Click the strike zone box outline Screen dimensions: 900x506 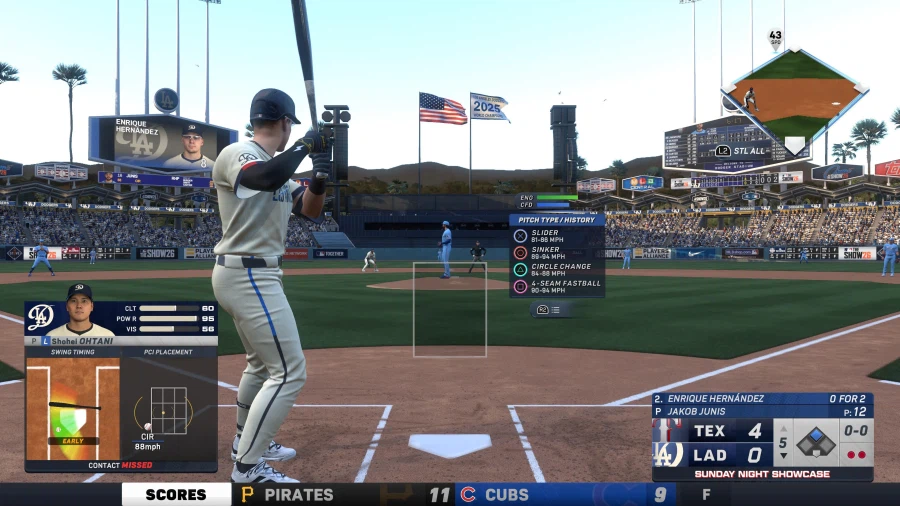tap(450, 309)
